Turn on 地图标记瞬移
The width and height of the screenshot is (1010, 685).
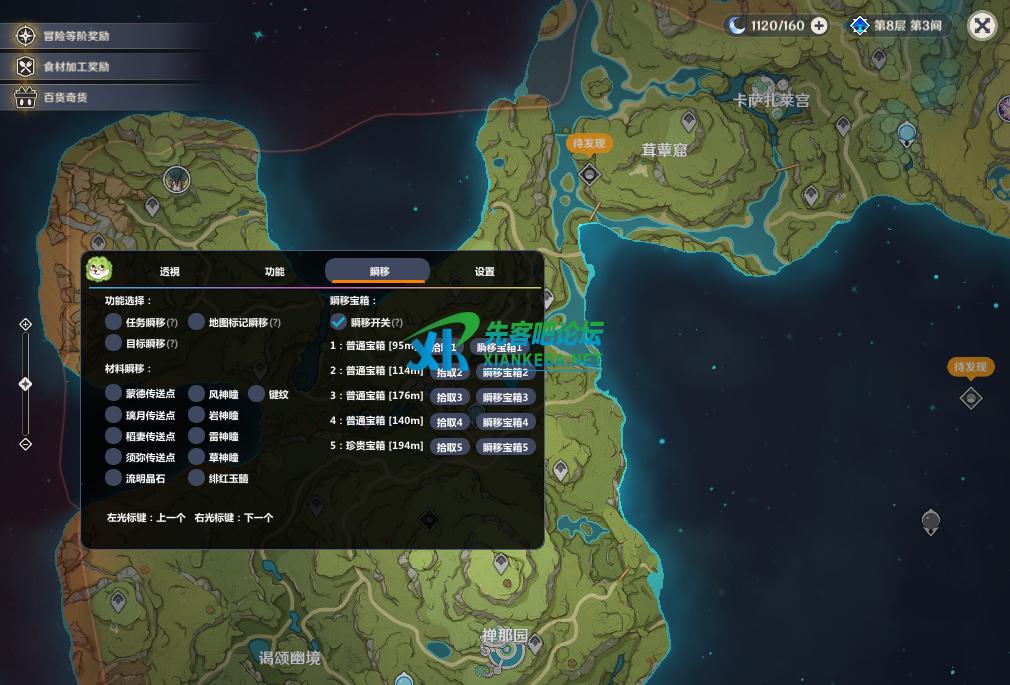pos(197,322)
